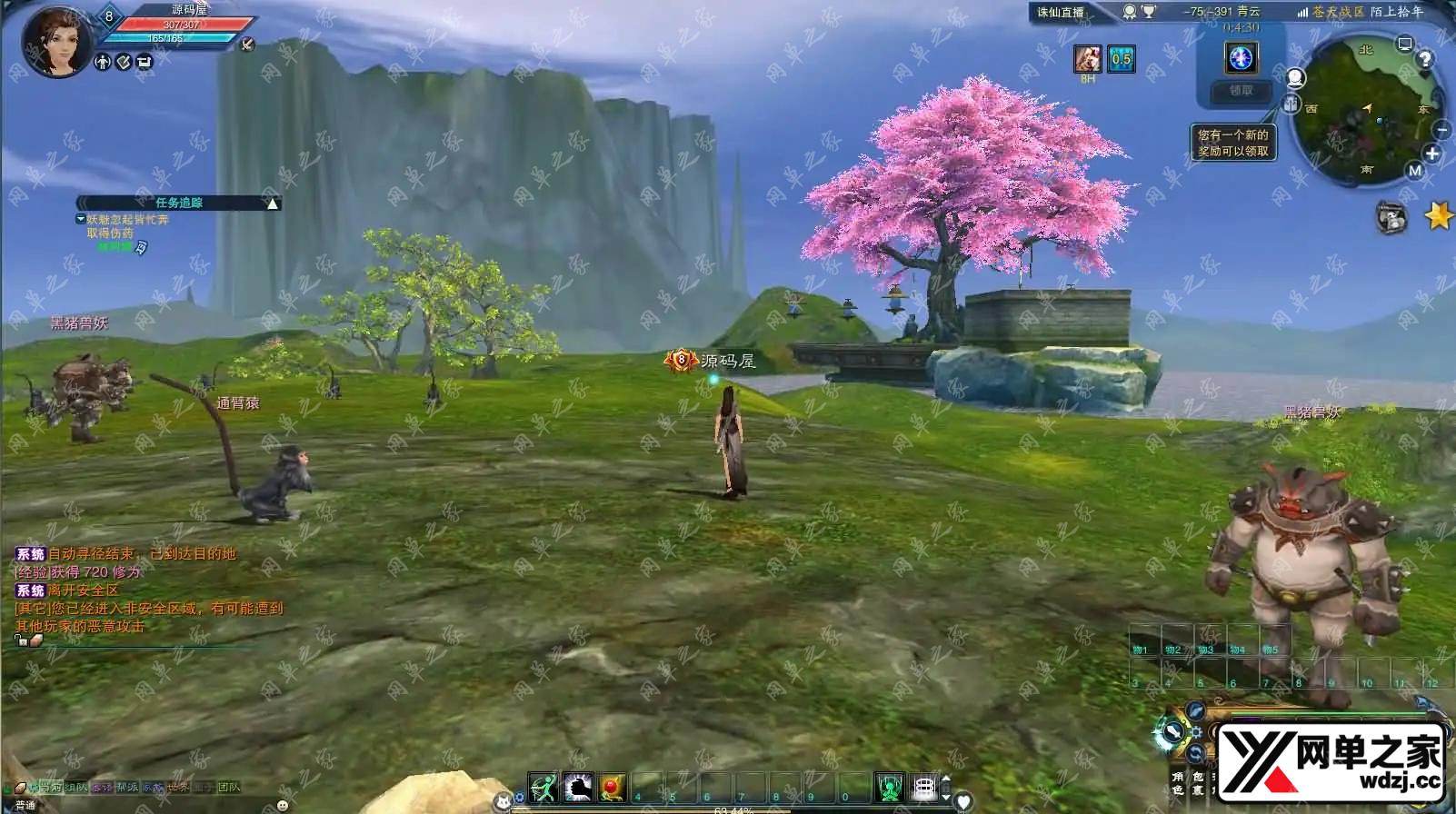Screen dimensions: 1456x814
Task: Activate the white fist skill in the hotbar
Action: [578, 788]
